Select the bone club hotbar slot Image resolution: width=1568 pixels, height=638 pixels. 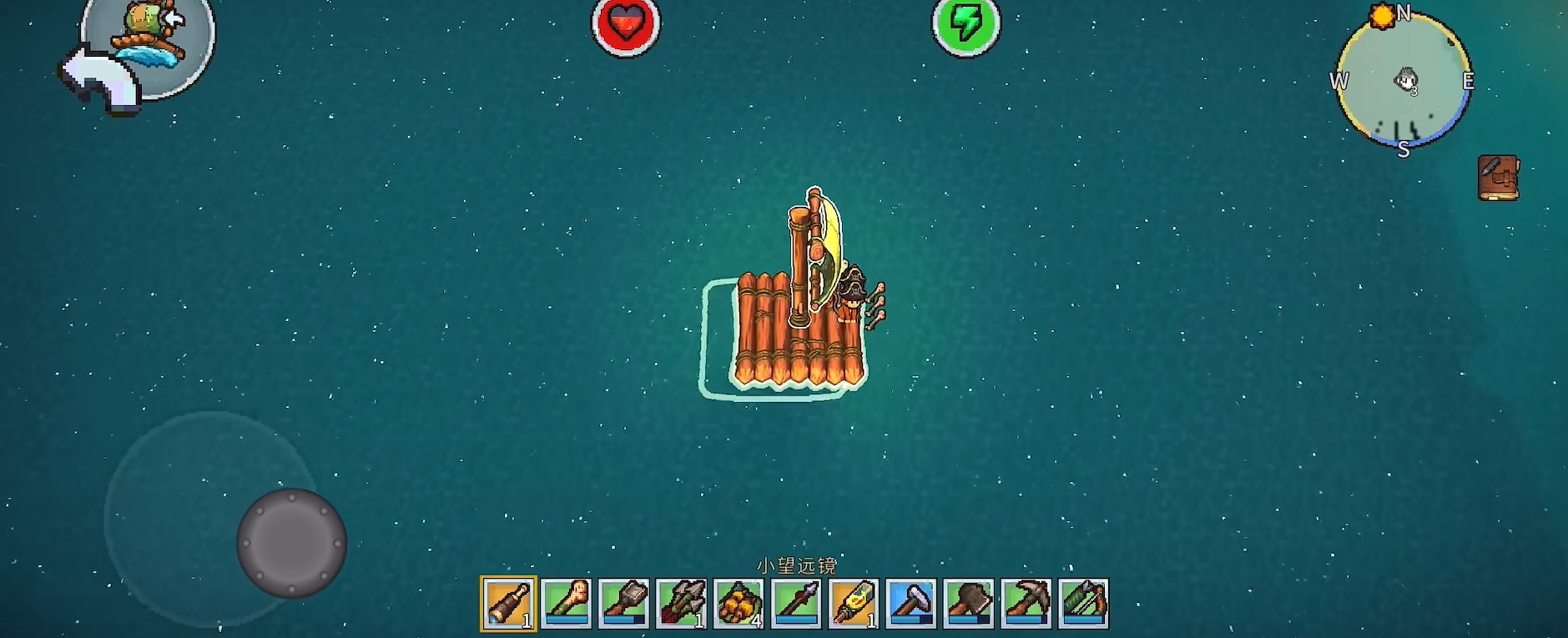click(x=566, y=603)
